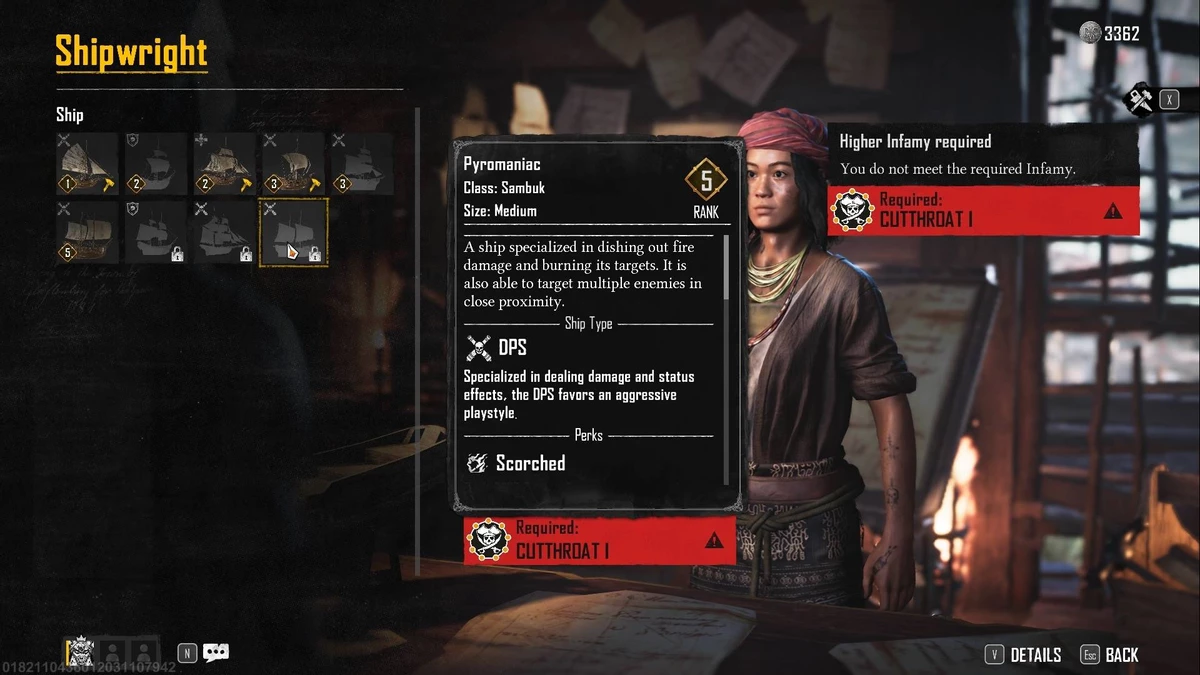Screen dimensions: 1200x675
Task: Open the crossed hammers crafting icon
Action: [1141, 99]
